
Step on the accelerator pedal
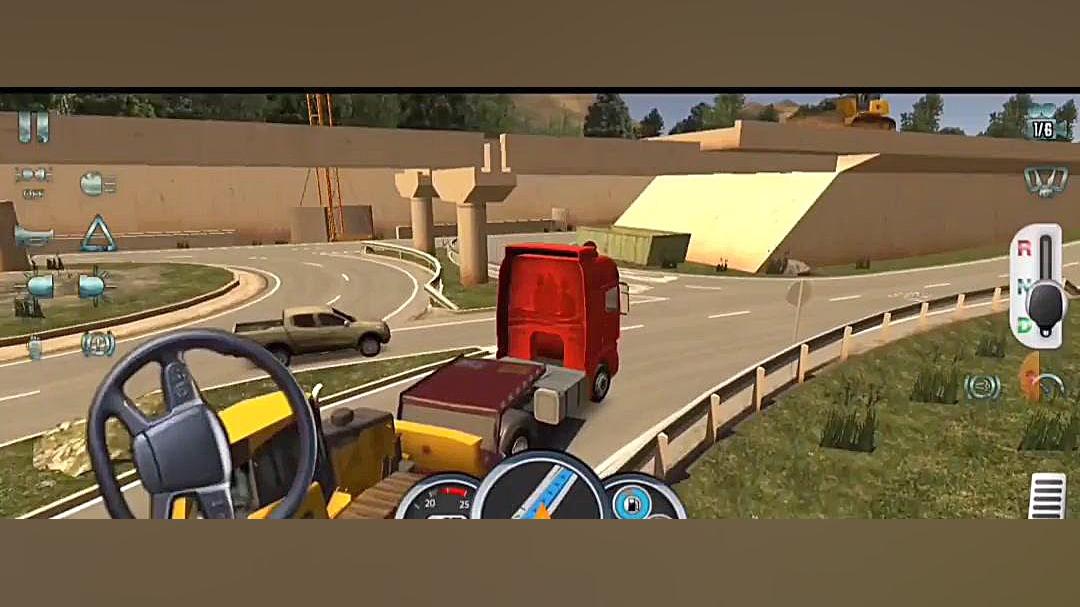pyautogui.click(x=1045, y=495)
